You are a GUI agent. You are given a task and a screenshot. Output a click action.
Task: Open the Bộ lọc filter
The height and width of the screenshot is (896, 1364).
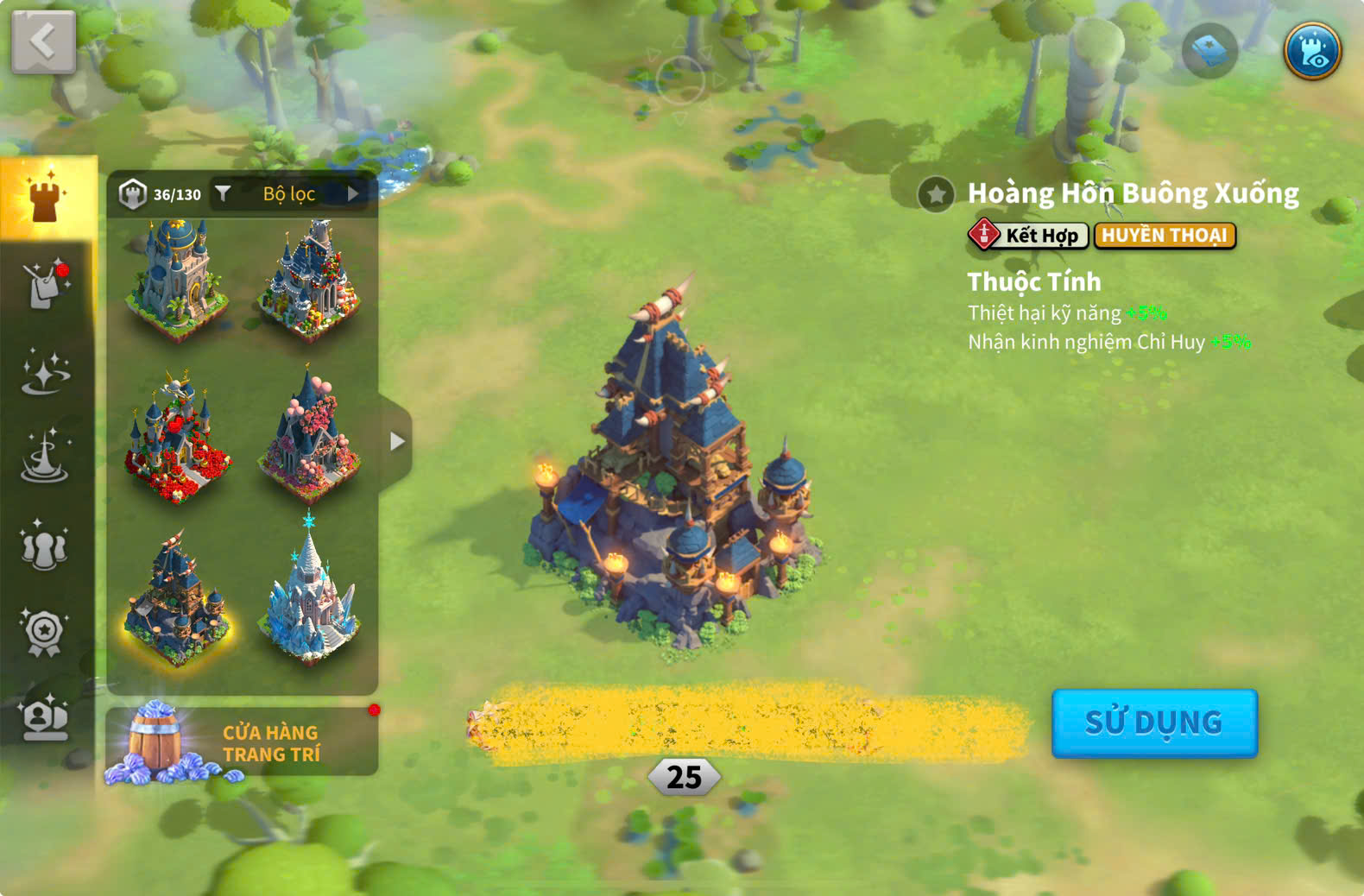[289, 194]
